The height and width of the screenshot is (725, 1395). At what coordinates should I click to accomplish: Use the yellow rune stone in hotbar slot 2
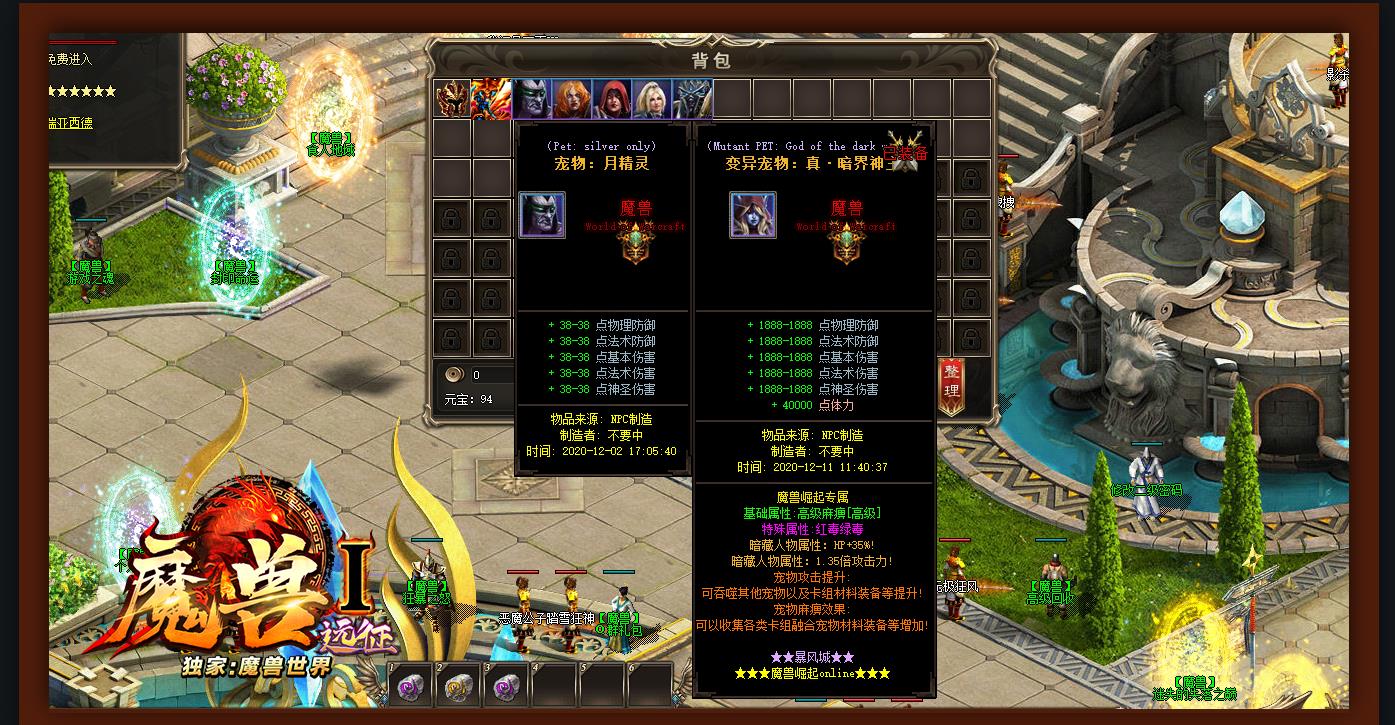pyautogui.click(x=458, y=686)
